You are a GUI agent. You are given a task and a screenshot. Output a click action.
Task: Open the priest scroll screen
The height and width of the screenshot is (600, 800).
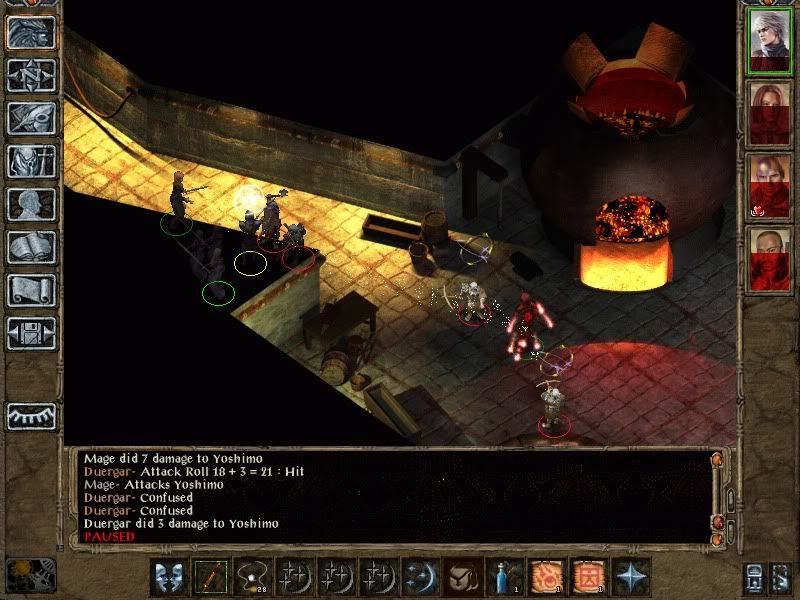[30, 290]
